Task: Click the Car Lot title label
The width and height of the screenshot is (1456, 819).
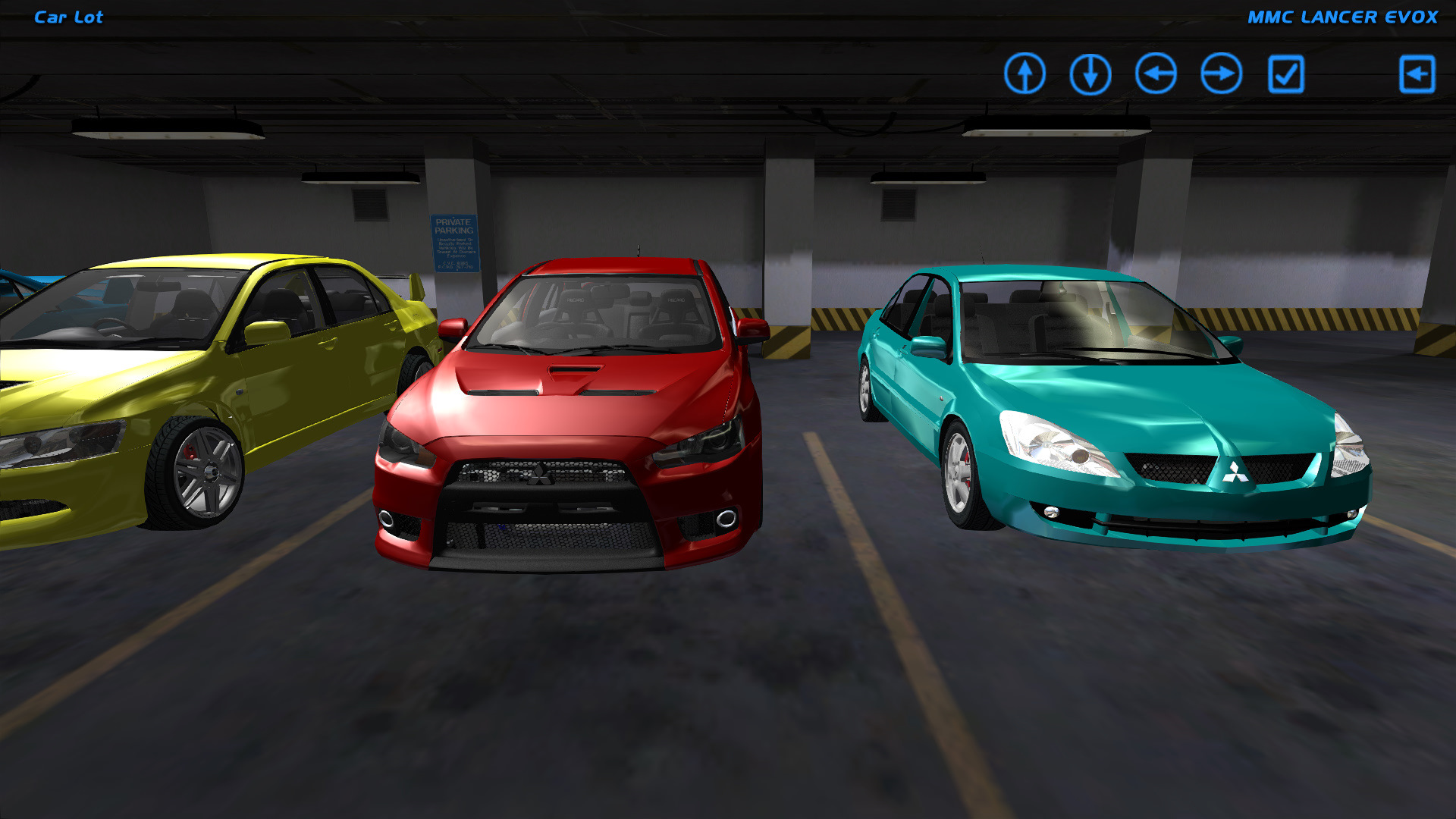Action: 67,17
